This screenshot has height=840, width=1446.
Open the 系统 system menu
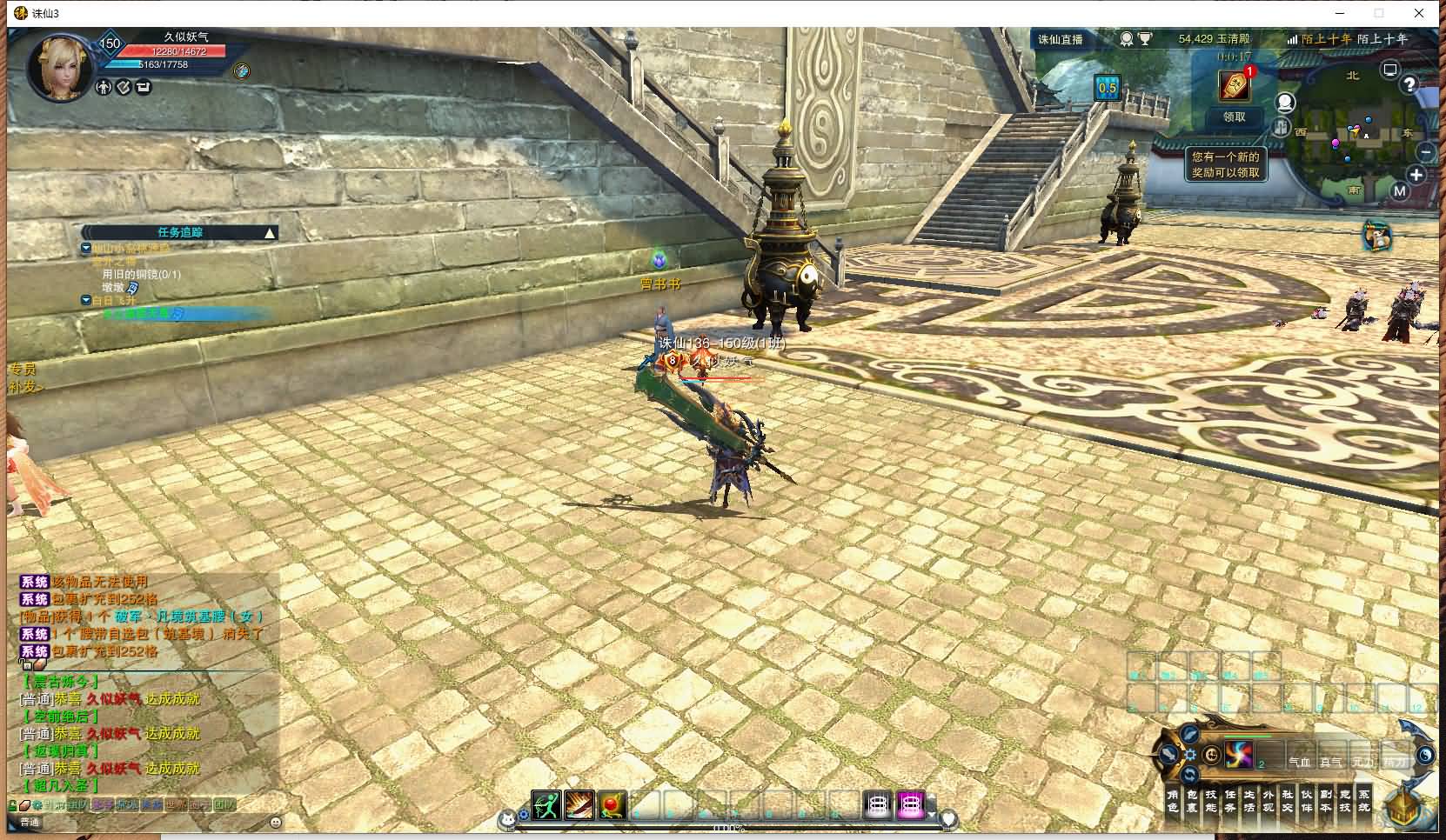1363,801
